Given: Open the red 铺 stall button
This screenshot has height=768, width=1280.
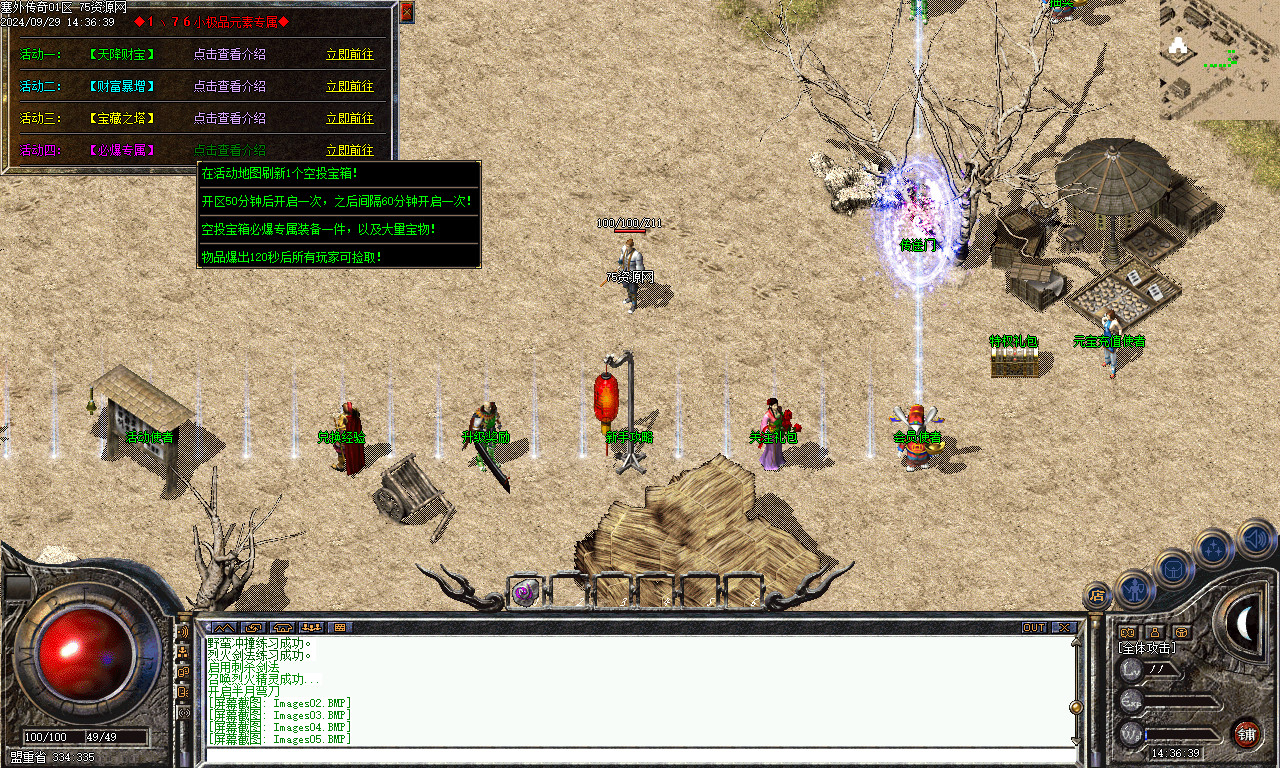Looking at the screenshot, I should point(1246,733).
